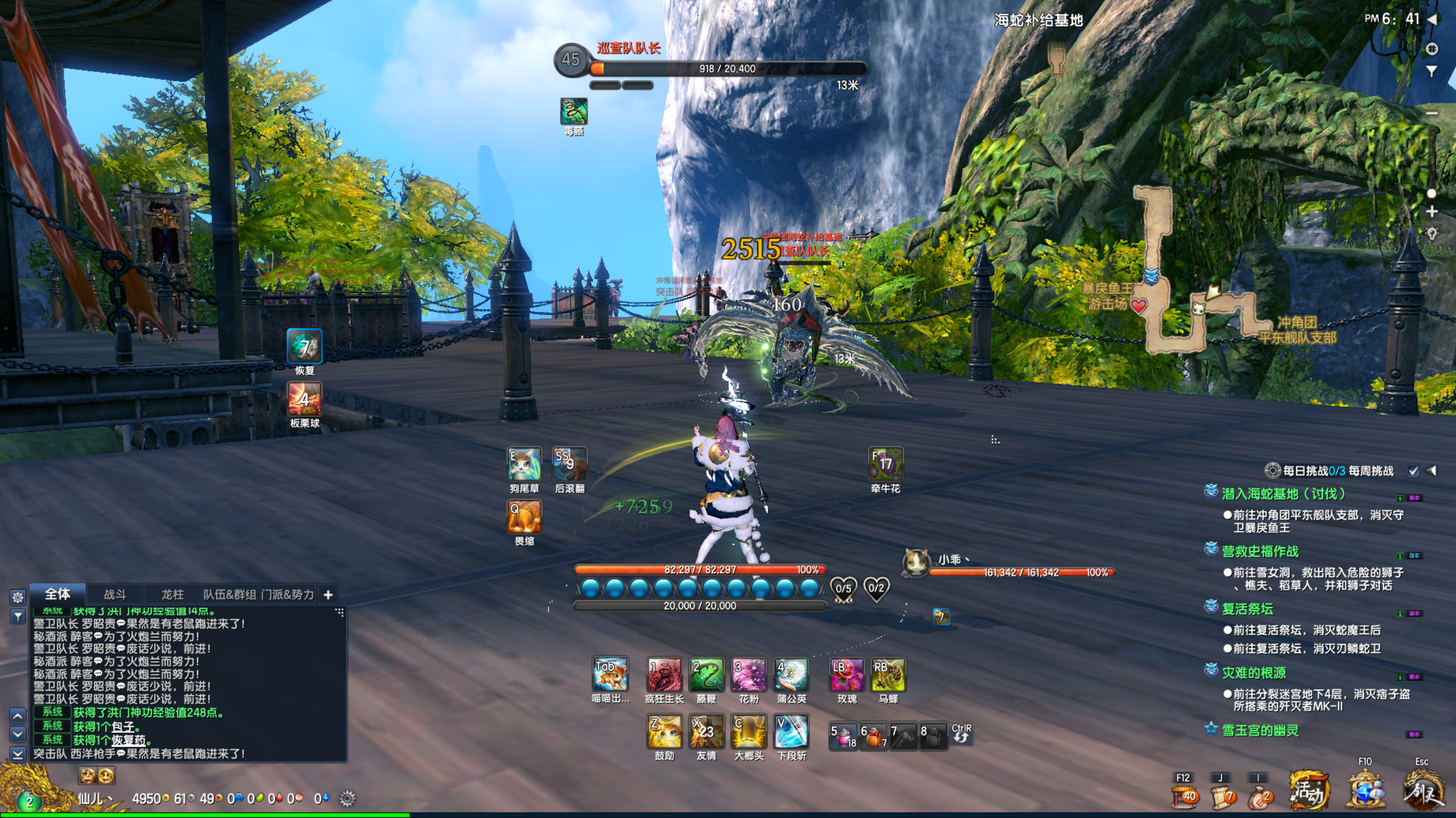The image size is (1456, 818).
Task: Use the 马蜂 skill
Action: coord(888,674)
